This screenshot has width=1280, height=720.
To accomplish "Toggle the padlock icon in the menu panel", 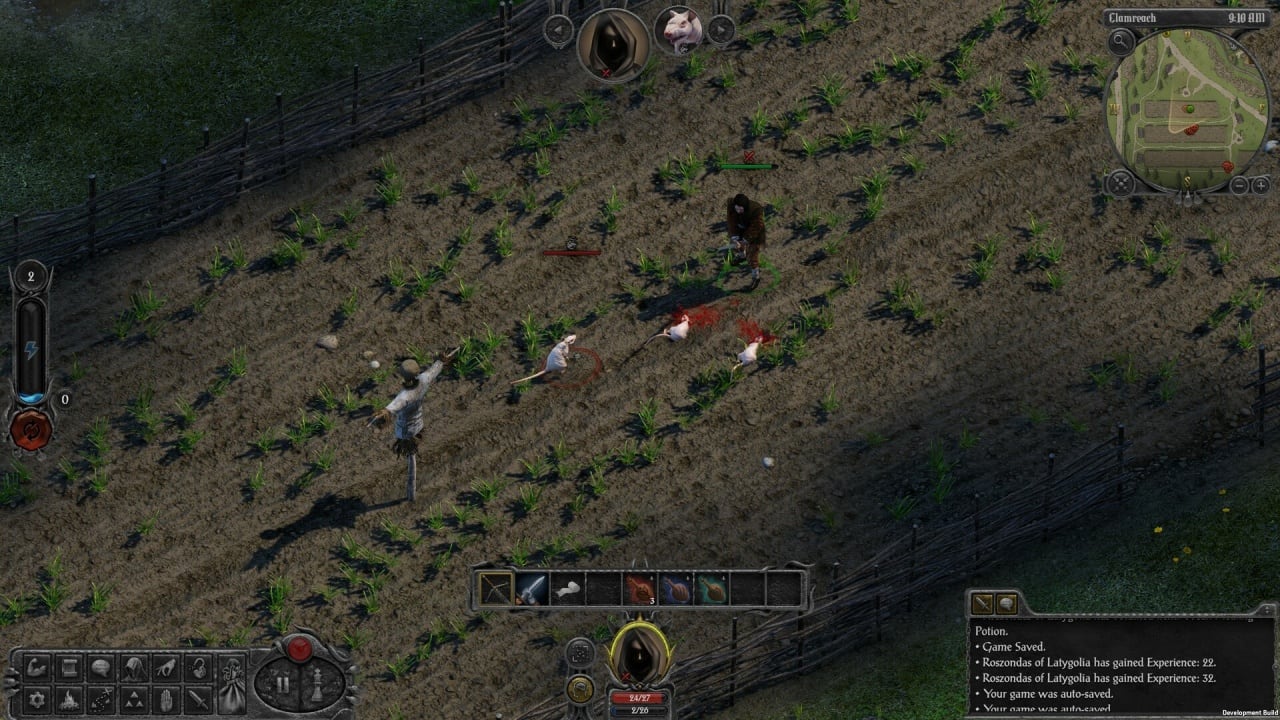I will (x=199, y=669).
